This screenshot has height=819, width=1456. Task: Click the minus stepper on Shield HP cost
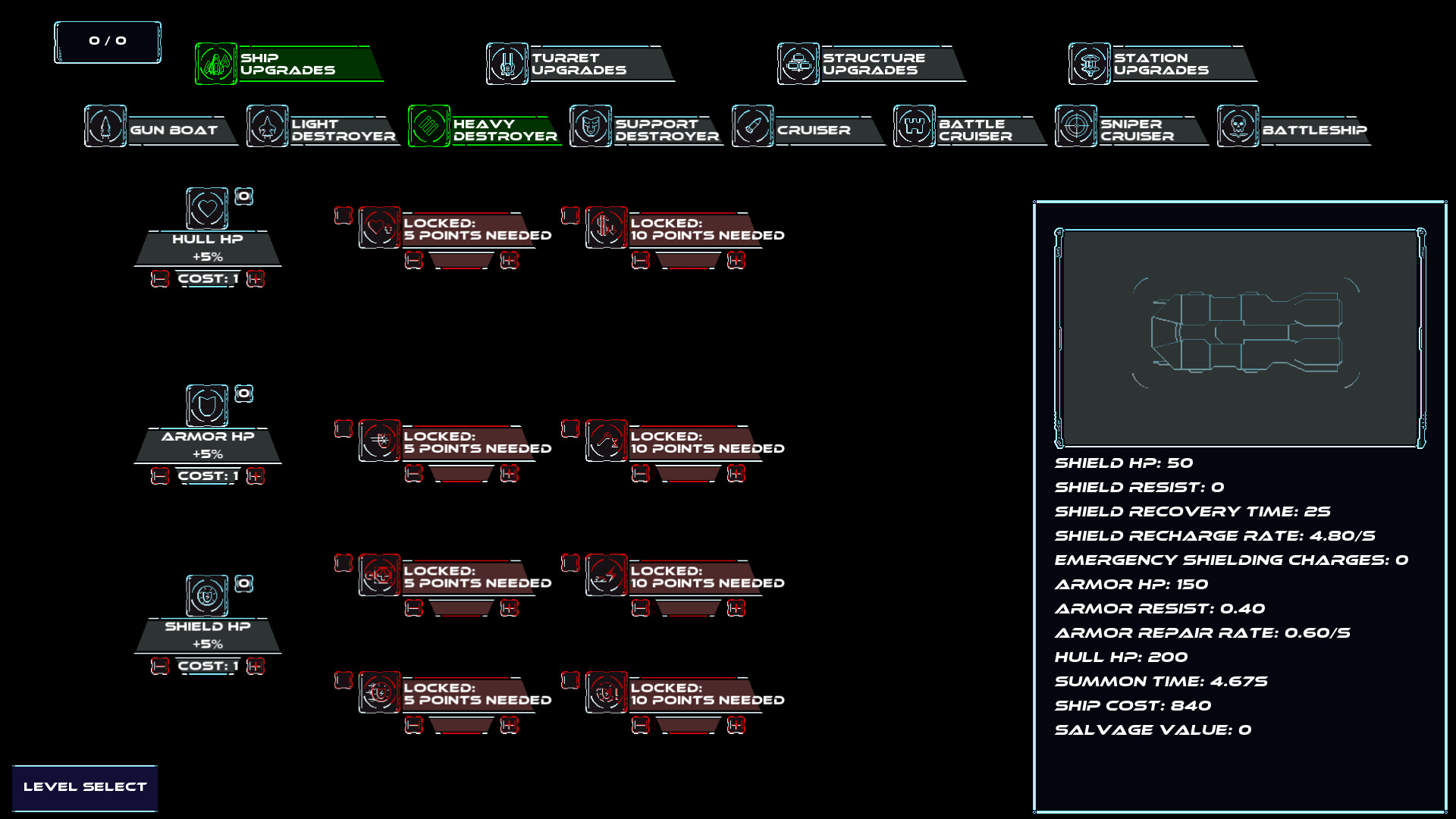159,666
